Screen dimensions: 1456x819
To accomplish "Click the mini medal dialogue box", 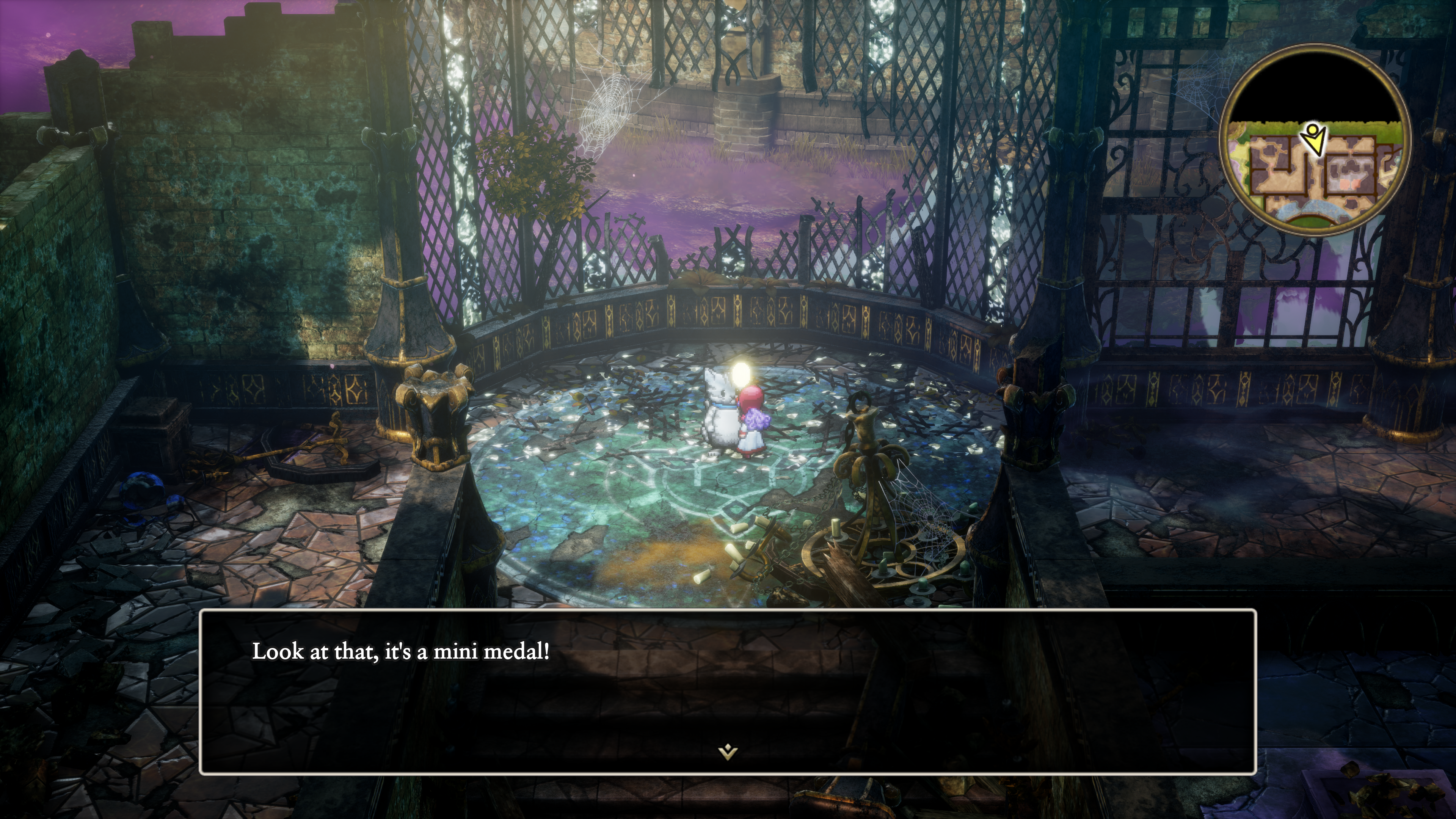I will point(728,692).
